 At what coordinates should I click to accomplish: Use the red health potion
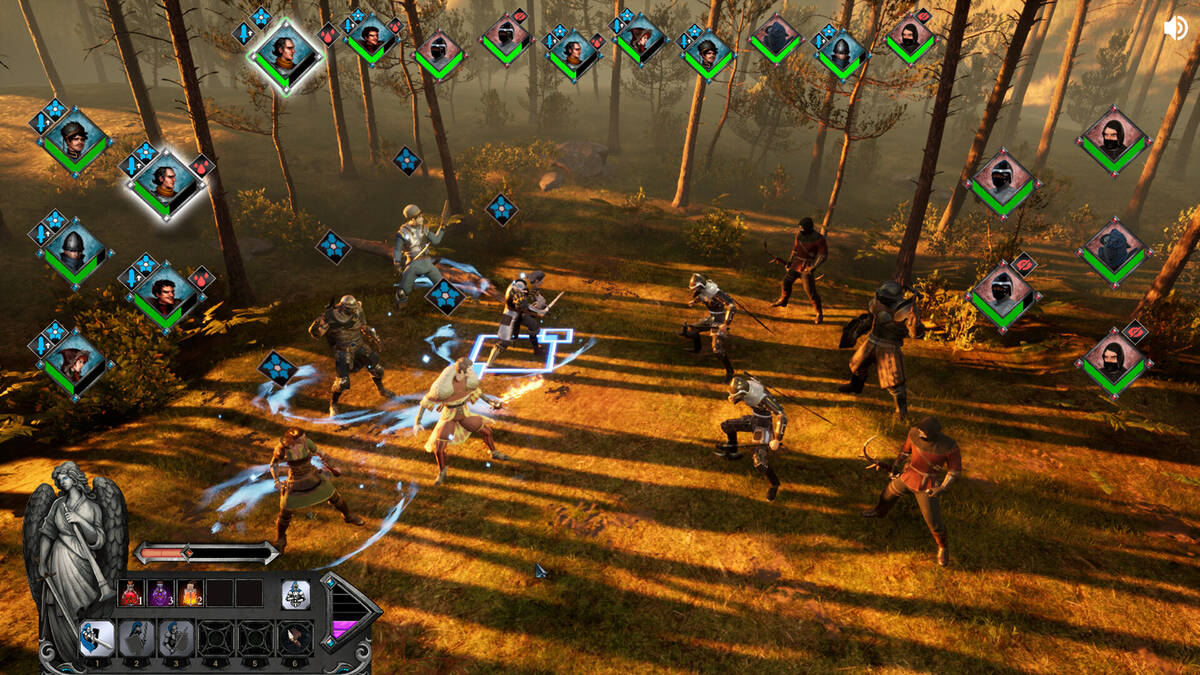[x=130, y=593]
